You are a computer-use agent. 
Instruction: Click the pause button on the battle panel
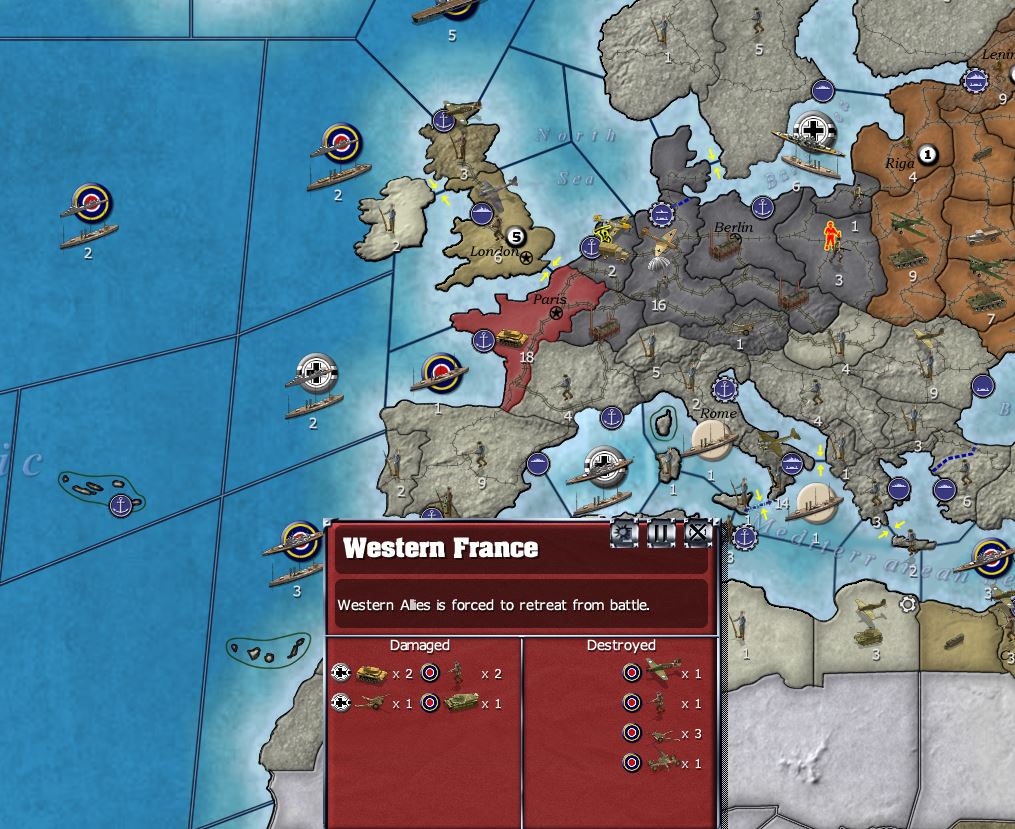[661, 534]
